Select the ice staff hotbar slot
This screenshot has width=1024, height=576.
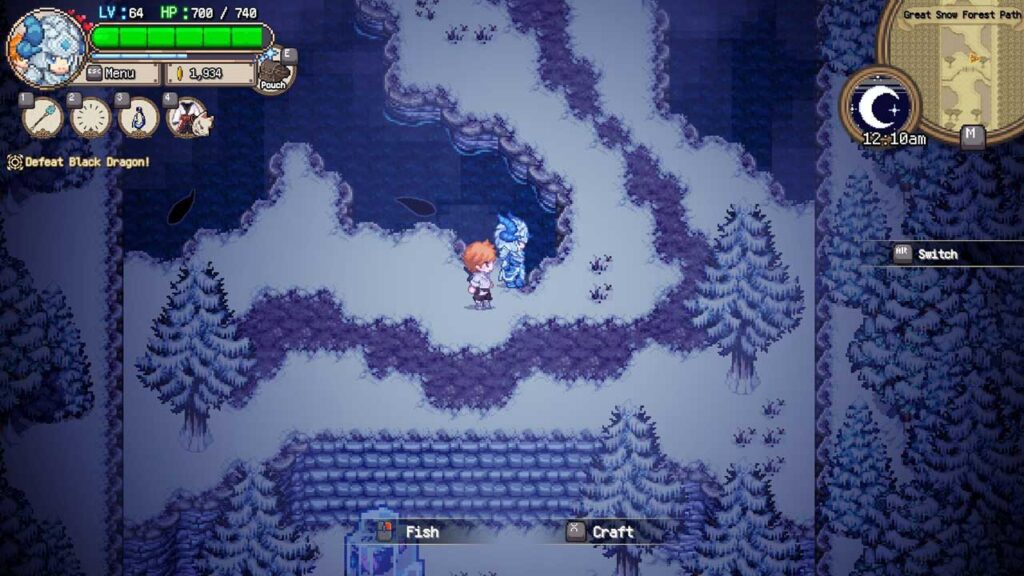point(42,117)
